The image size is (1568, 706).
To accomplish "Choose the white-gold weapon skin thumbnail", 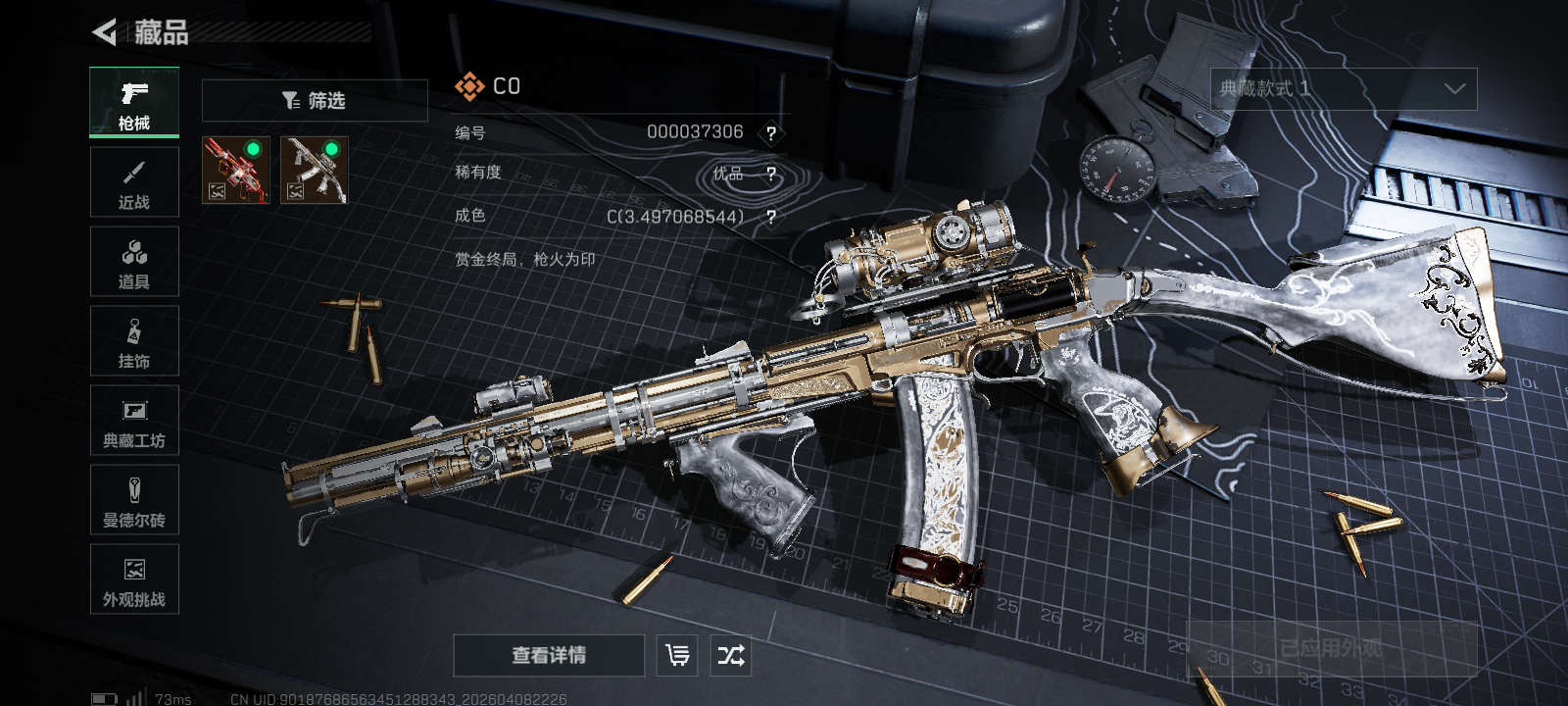I will click(315, 170).
